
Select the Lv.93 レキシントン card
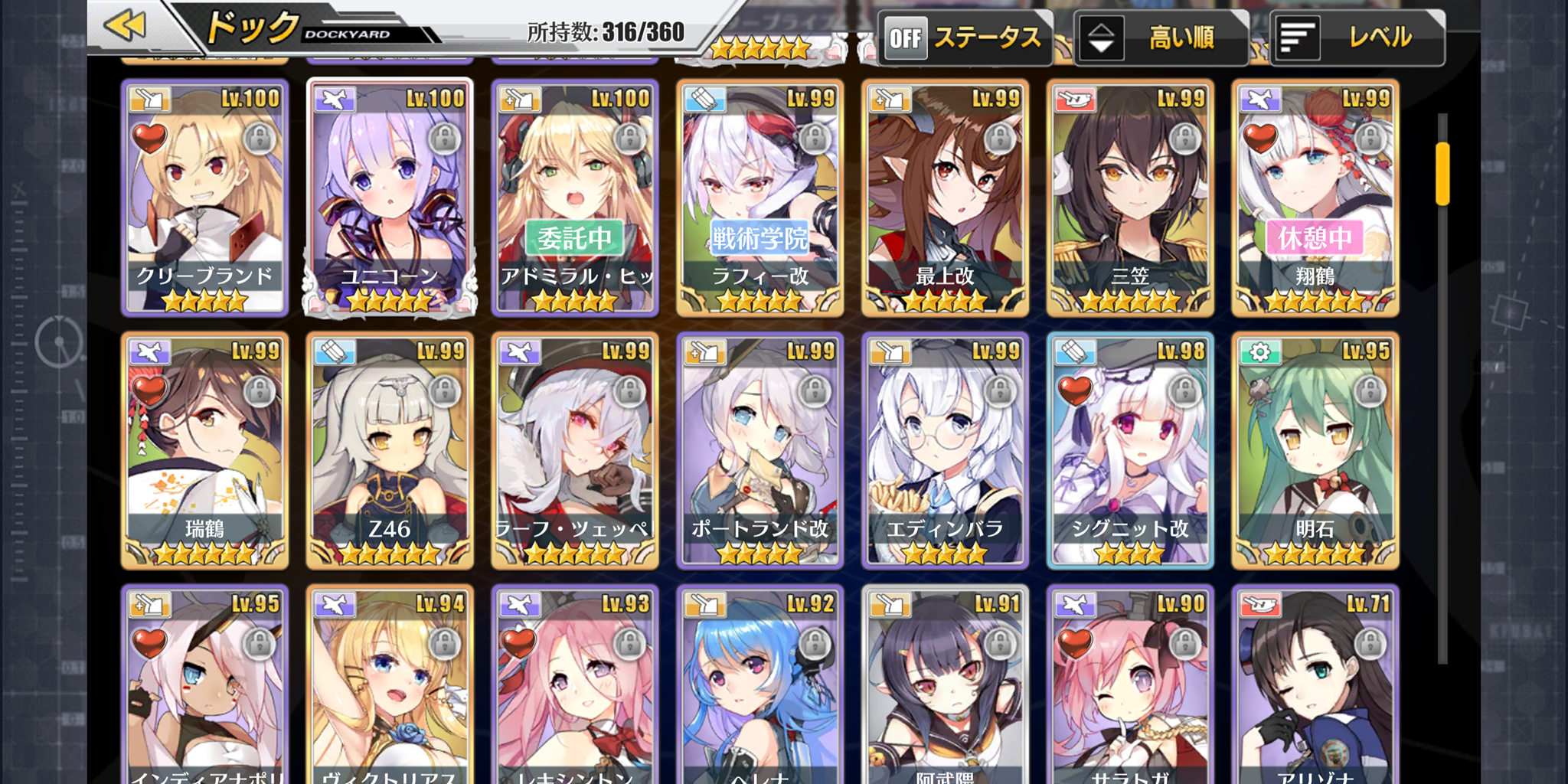(575, 685)
